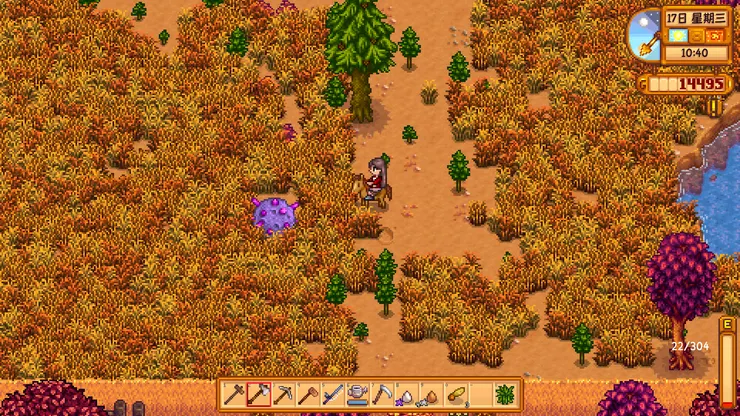Select the white egg slot
This screenshot has height=416, width=740.
point(406,394)
